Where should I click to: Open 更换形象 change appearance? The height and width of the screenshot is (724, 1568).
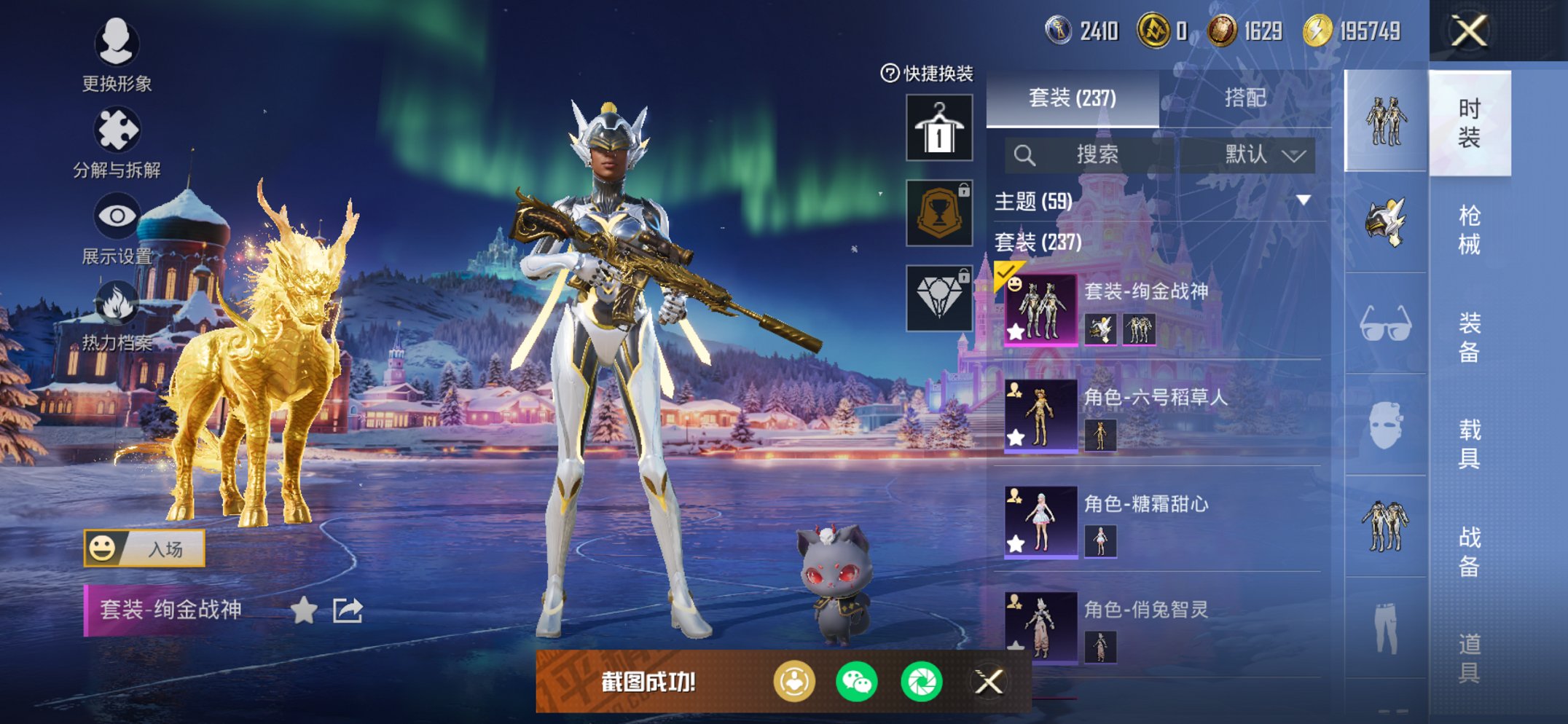tap(117, 54)
